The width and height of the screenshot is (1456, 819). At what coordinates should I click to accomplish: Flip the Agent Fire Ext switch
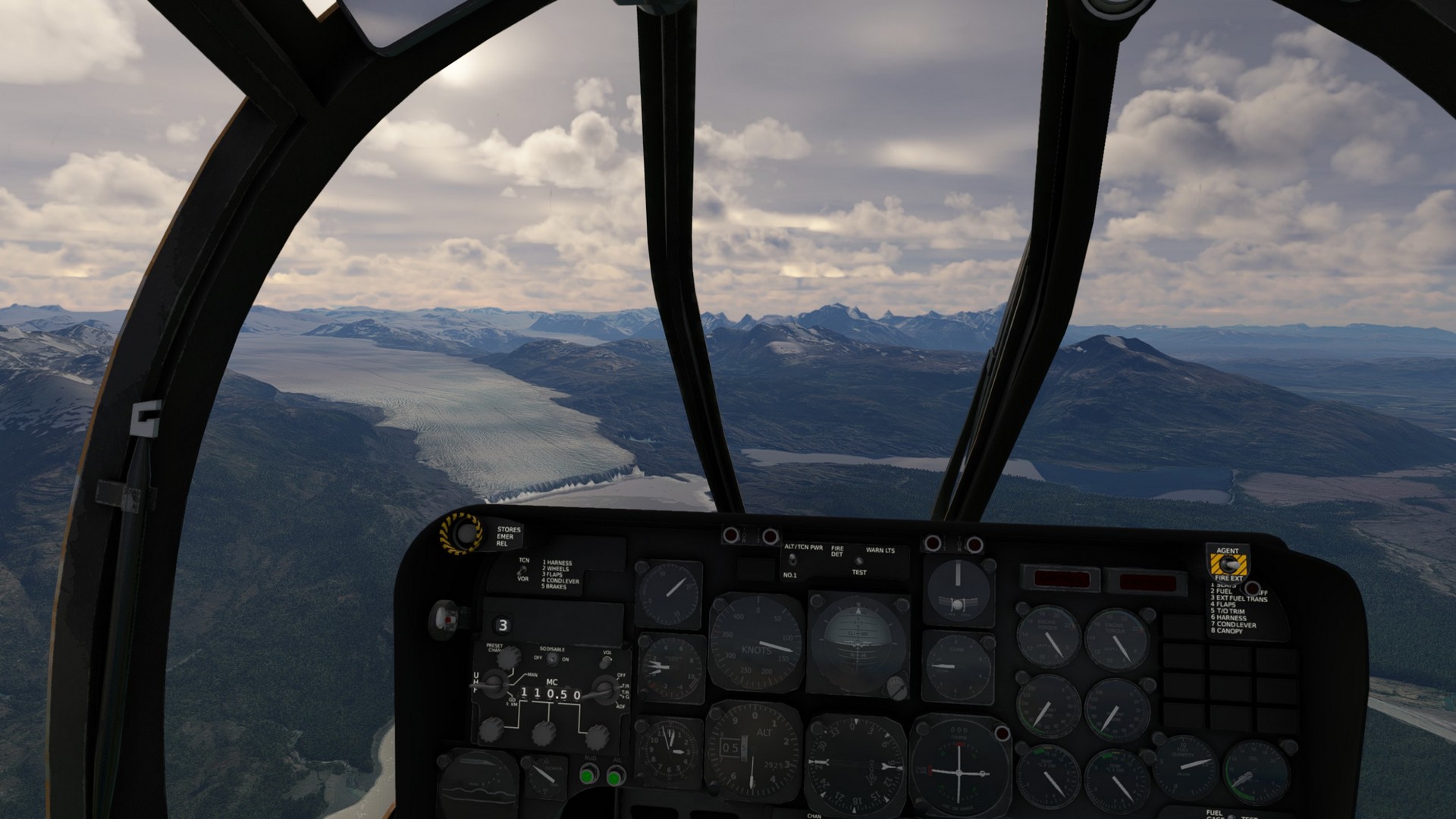coord(1228,565)
